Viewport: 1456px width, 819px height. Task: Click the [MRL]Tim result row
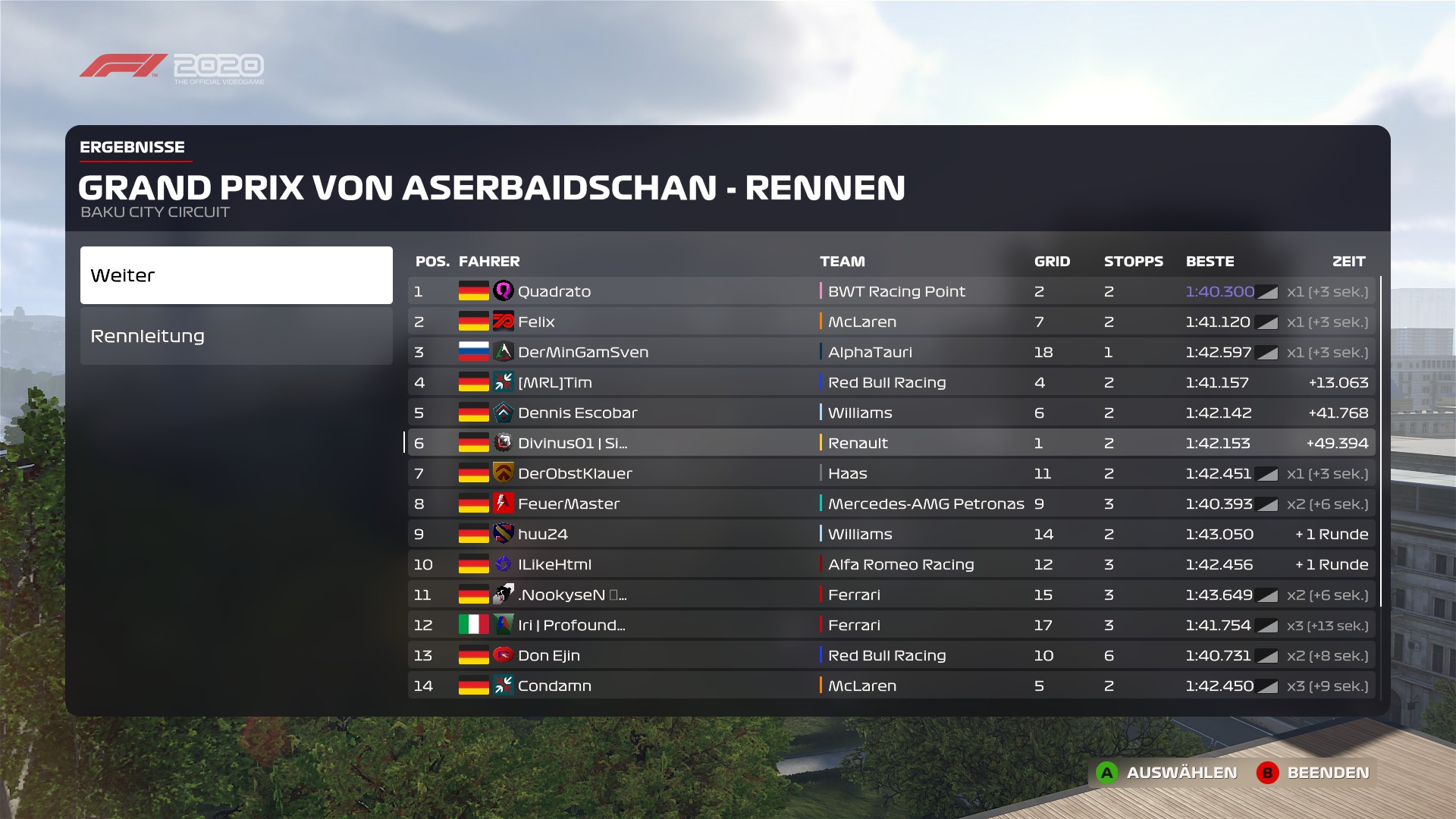891,382
